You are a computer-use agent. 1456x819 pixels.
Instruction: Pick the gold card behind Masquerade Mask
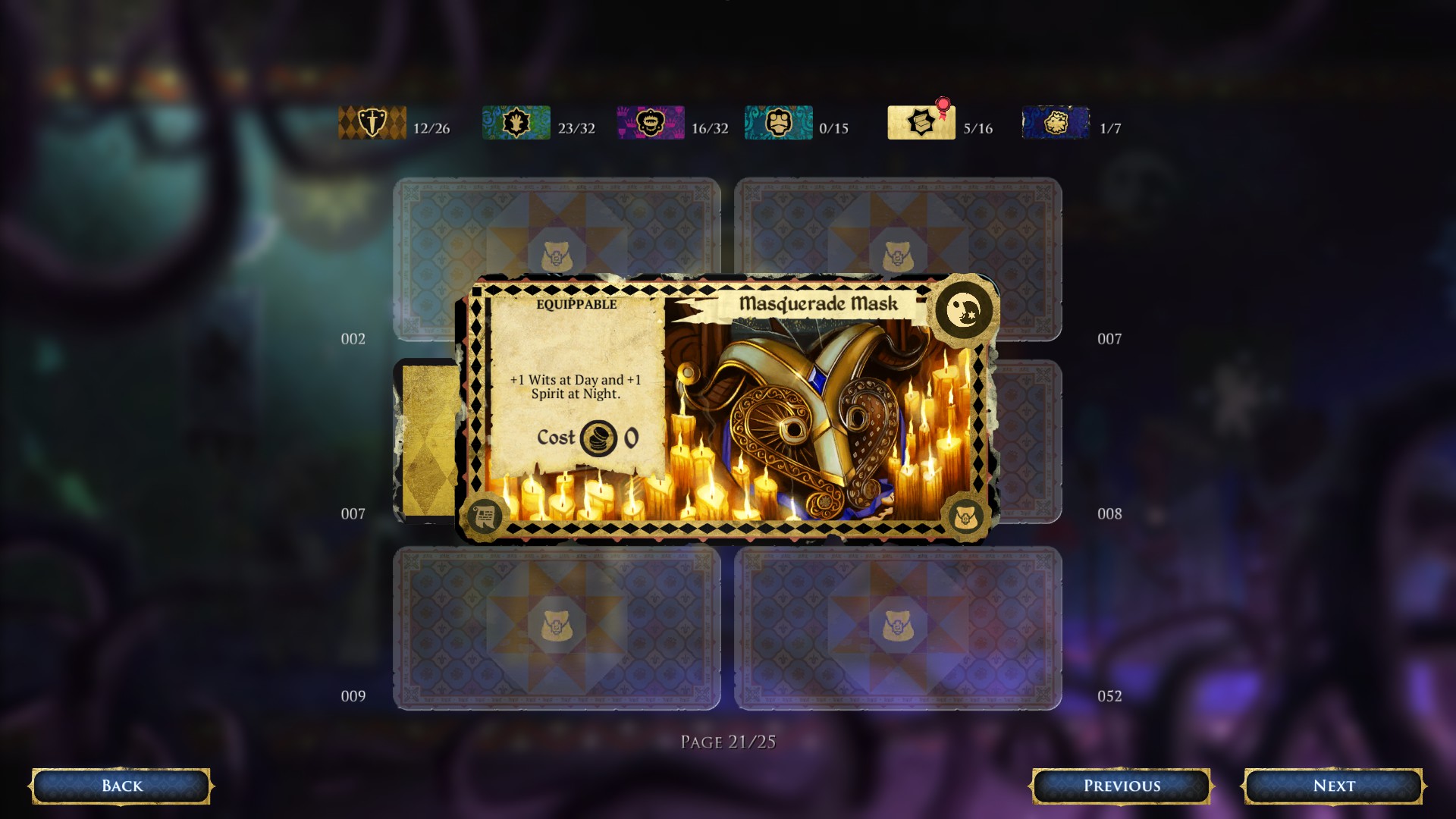427,440
